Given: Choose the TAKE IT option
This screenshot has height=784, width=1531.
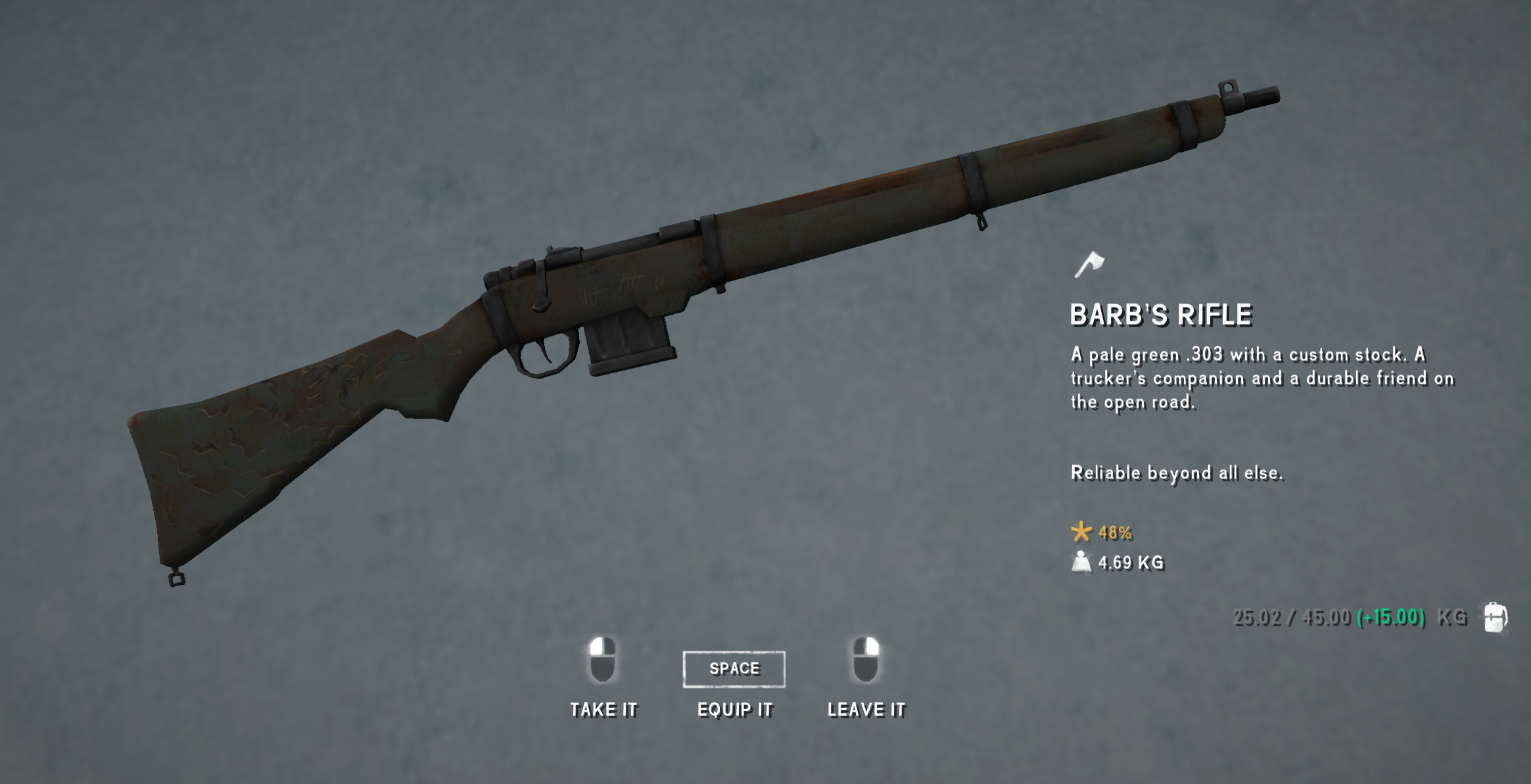Looking at the screenshot, I should click(603, 709).
